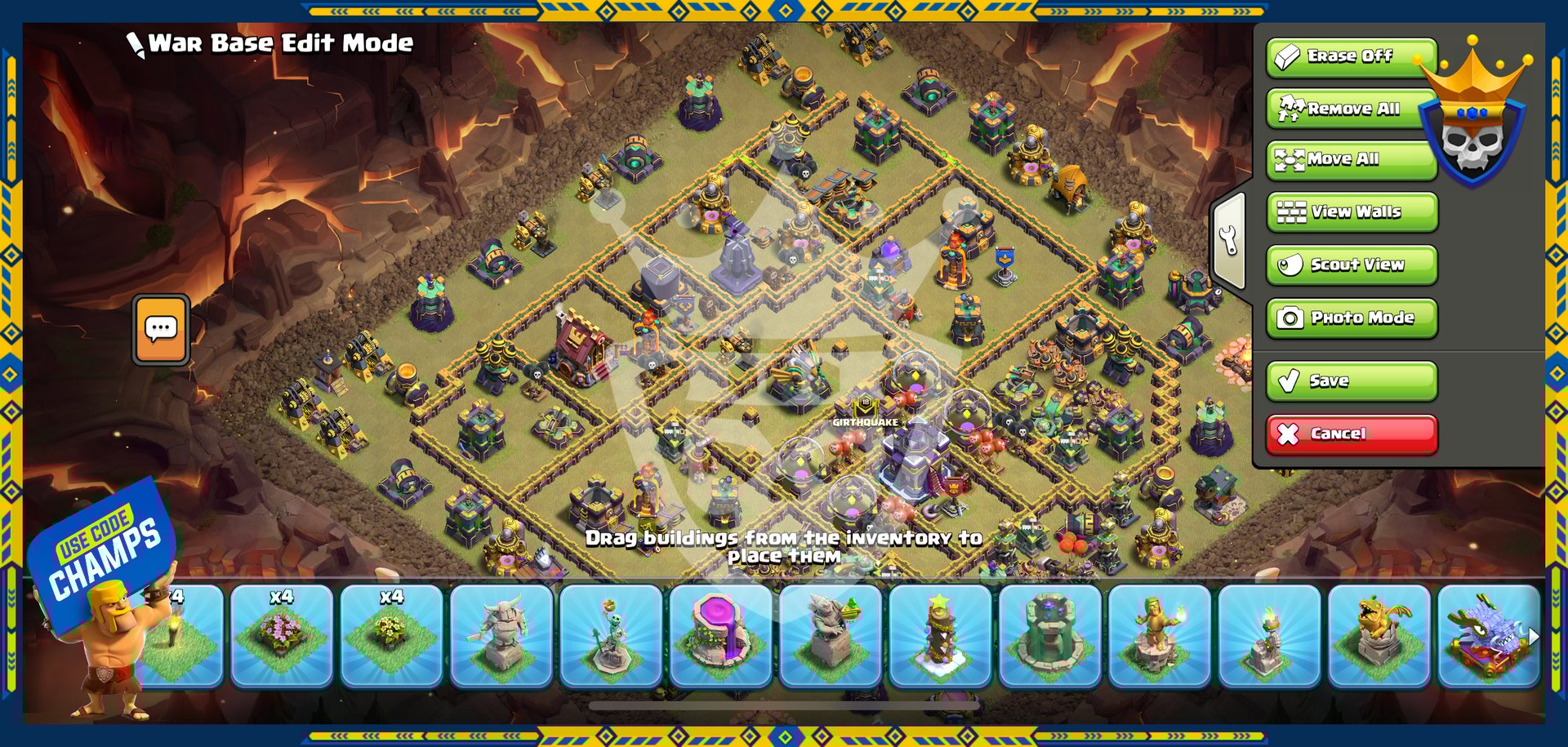Select the Move All button
Screen dimensions: 1568x747
[x=1351, y=160]
